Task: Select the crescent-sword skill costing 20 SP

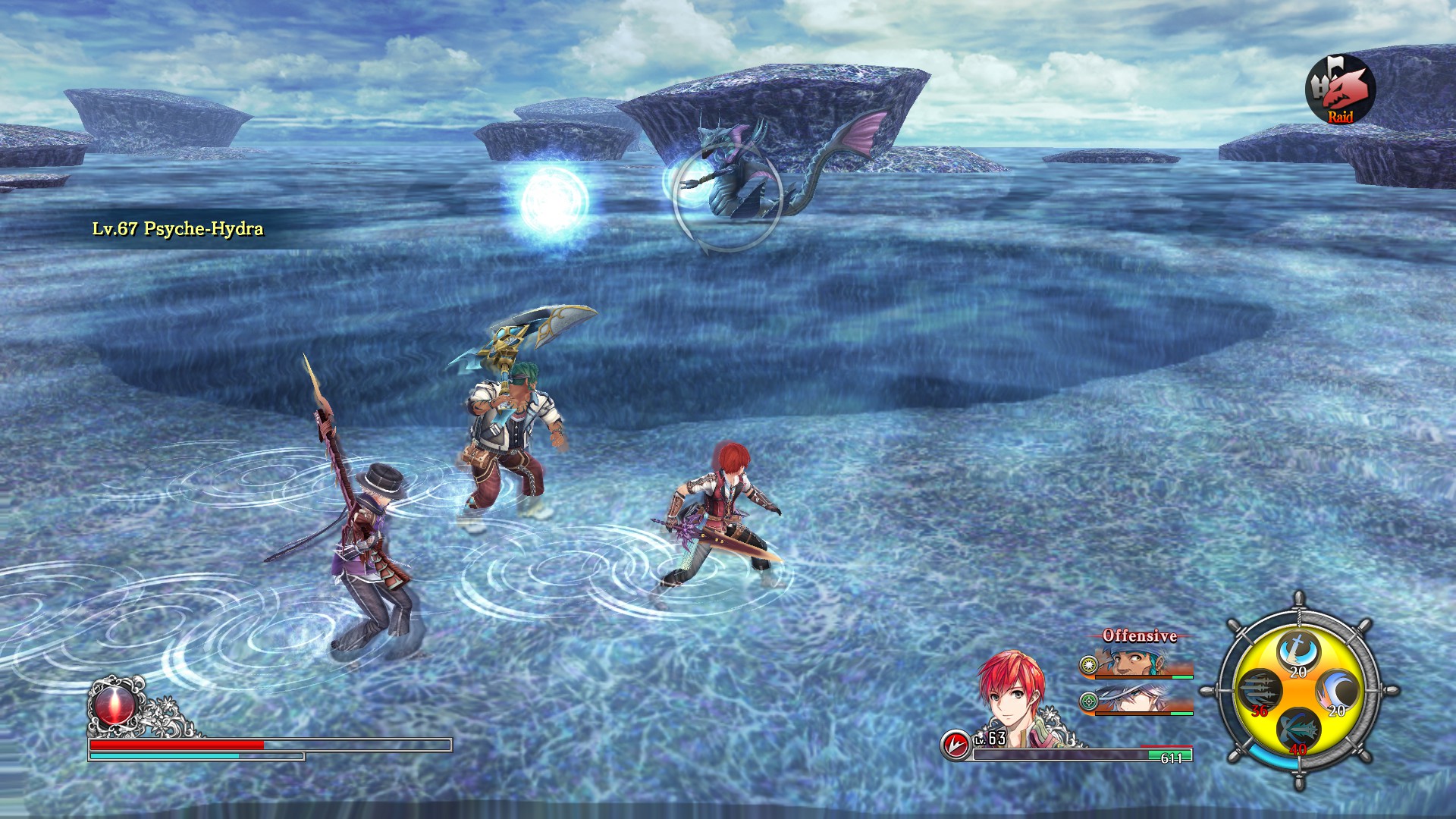Action: pyautogui.click(x=1298, y=651)
